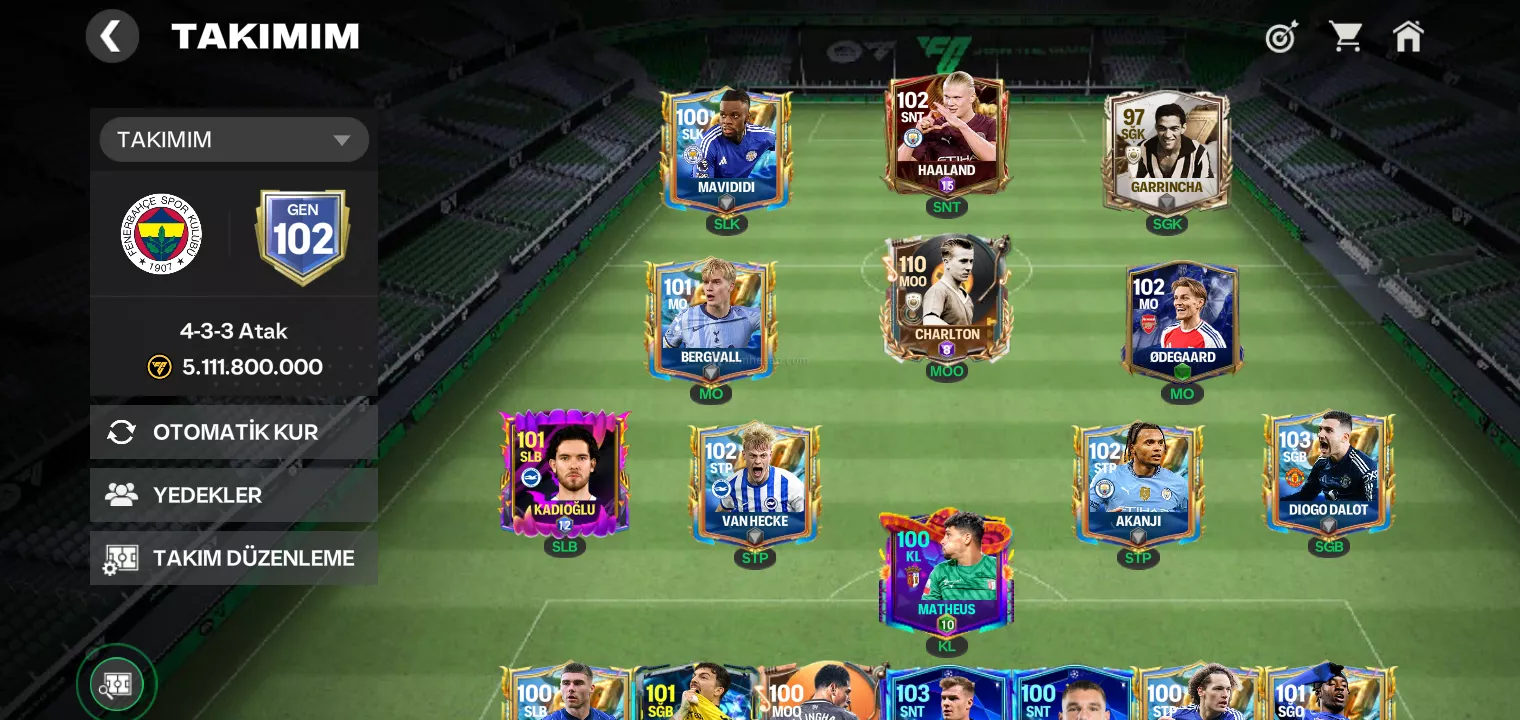This screenshot has height=720, width=1520.
Task: Open the TAKIMIM squad dropdown
Action: 234,140
